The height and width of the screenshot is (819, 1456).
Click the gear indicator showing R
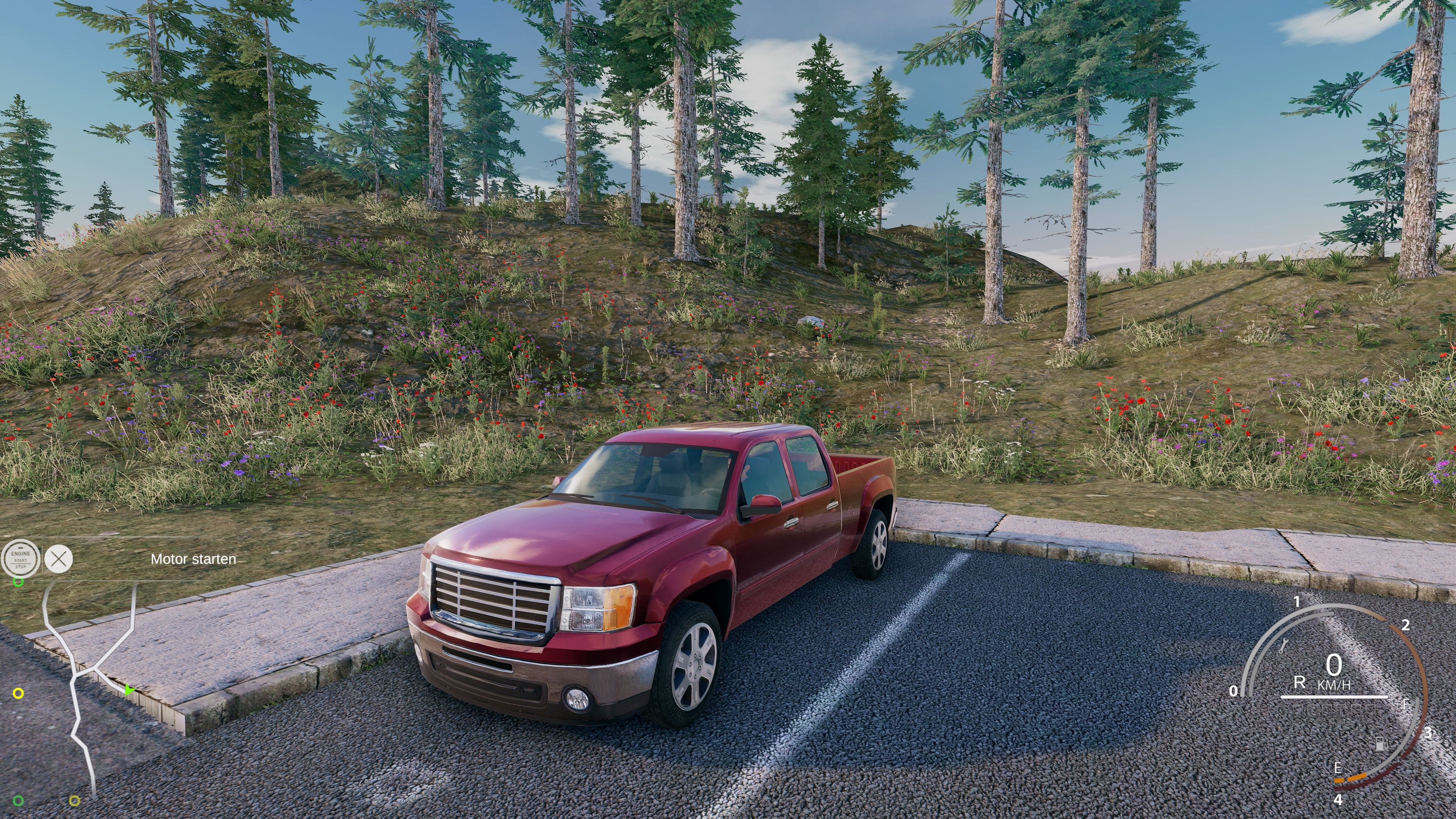point(1299,682)
